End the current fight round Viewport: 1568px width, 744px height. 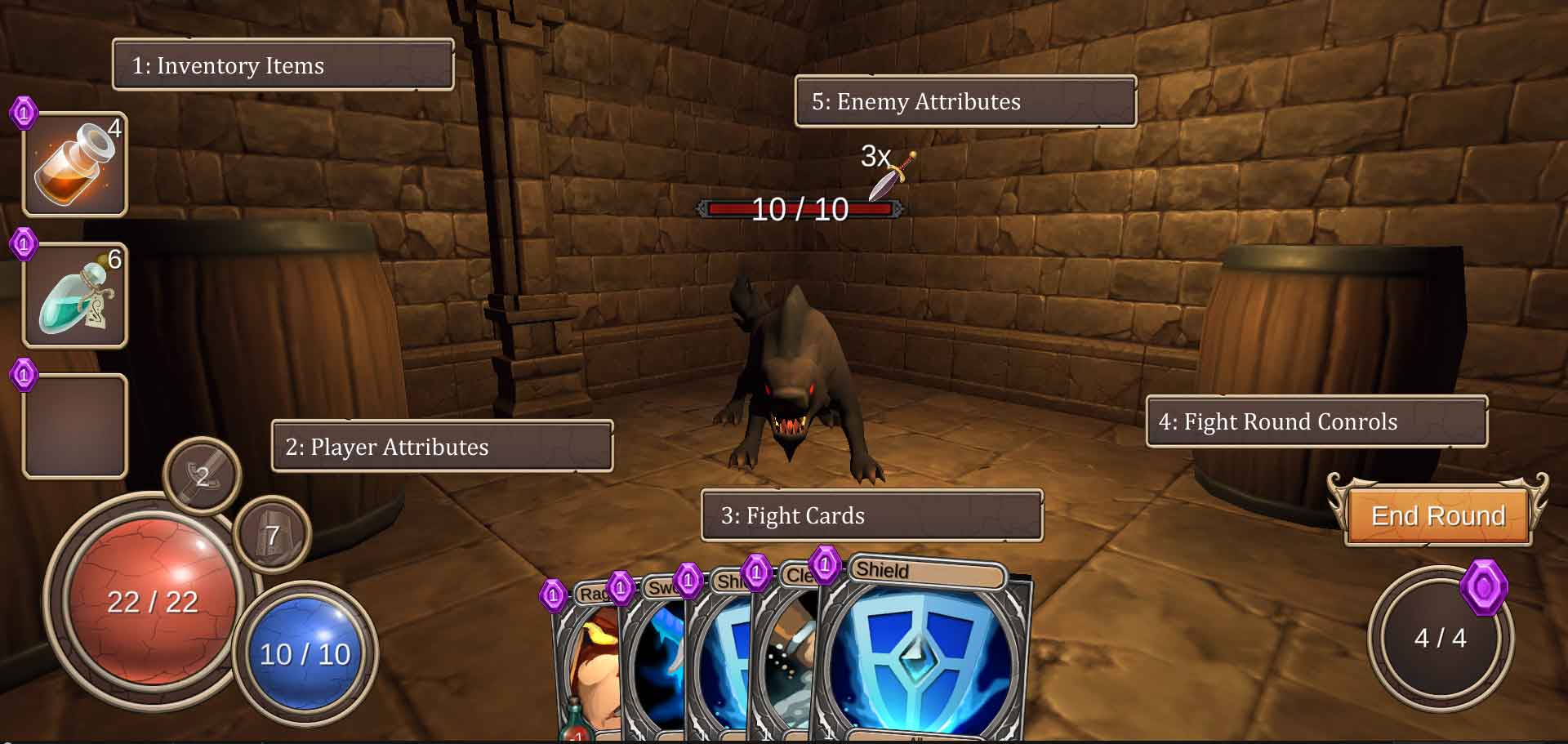click(1437, 516)
